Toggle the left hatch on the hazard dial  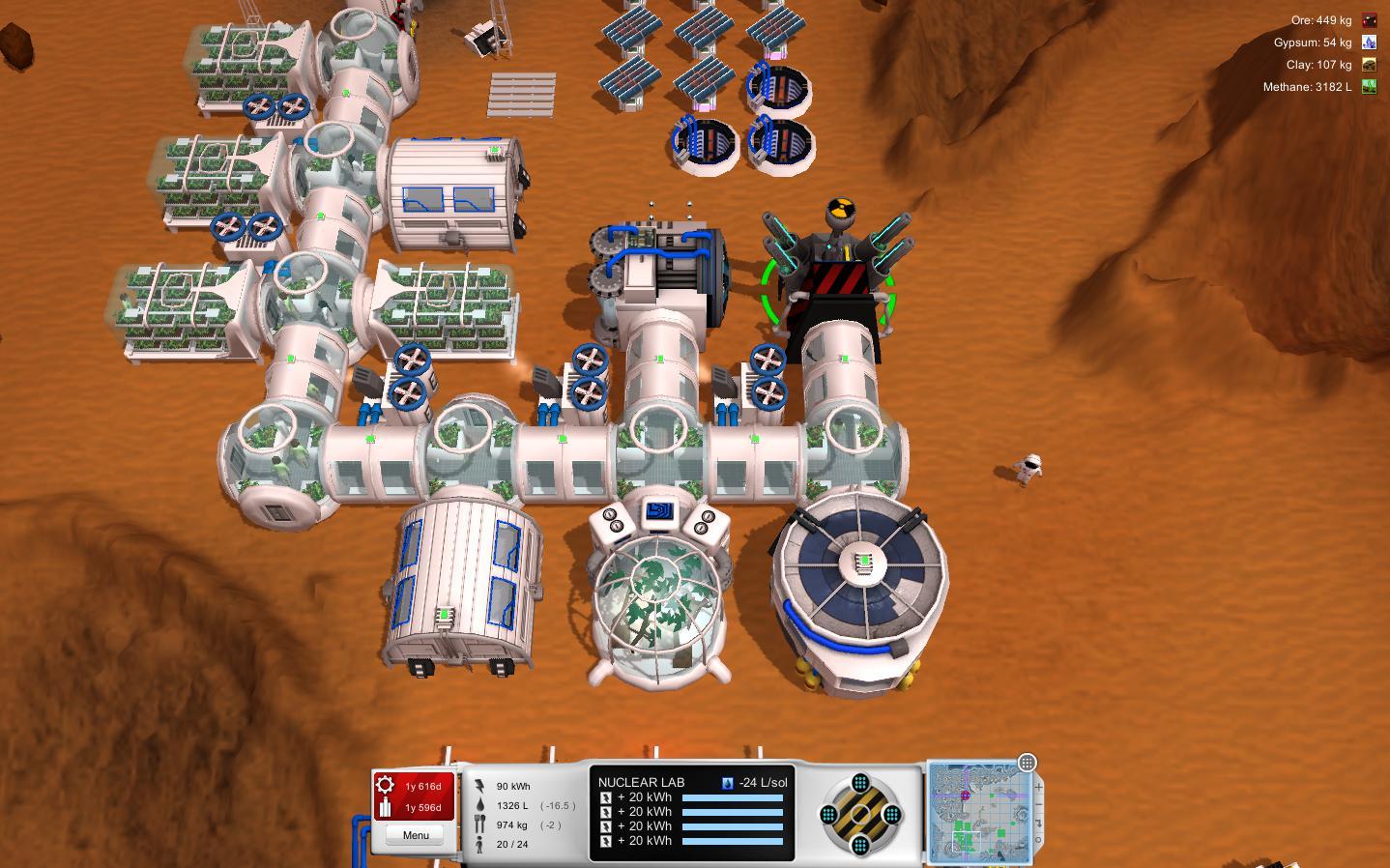(828, 815)
